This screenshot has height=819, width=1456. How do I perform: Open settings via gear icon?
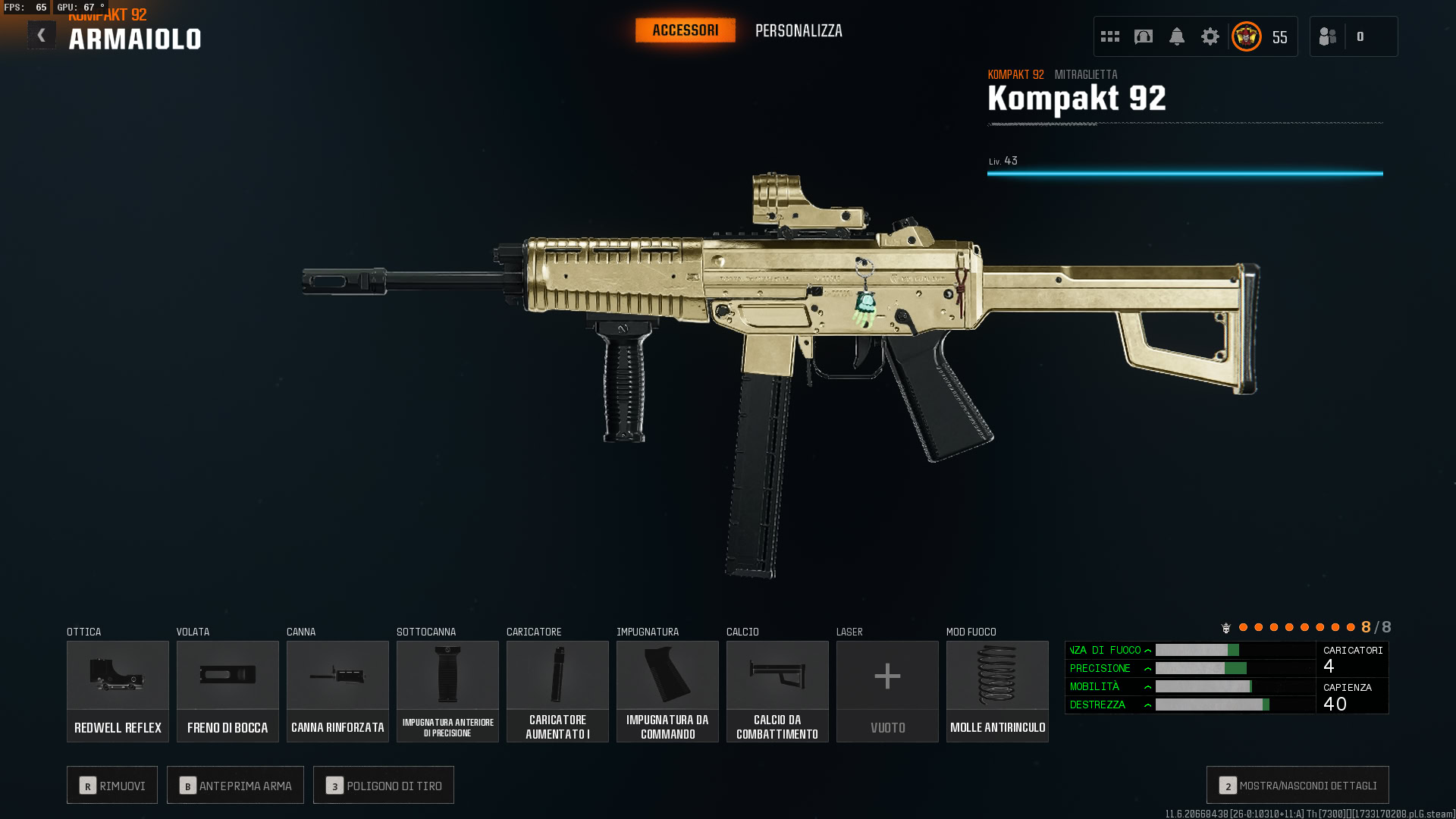(x=1210, y=36)
